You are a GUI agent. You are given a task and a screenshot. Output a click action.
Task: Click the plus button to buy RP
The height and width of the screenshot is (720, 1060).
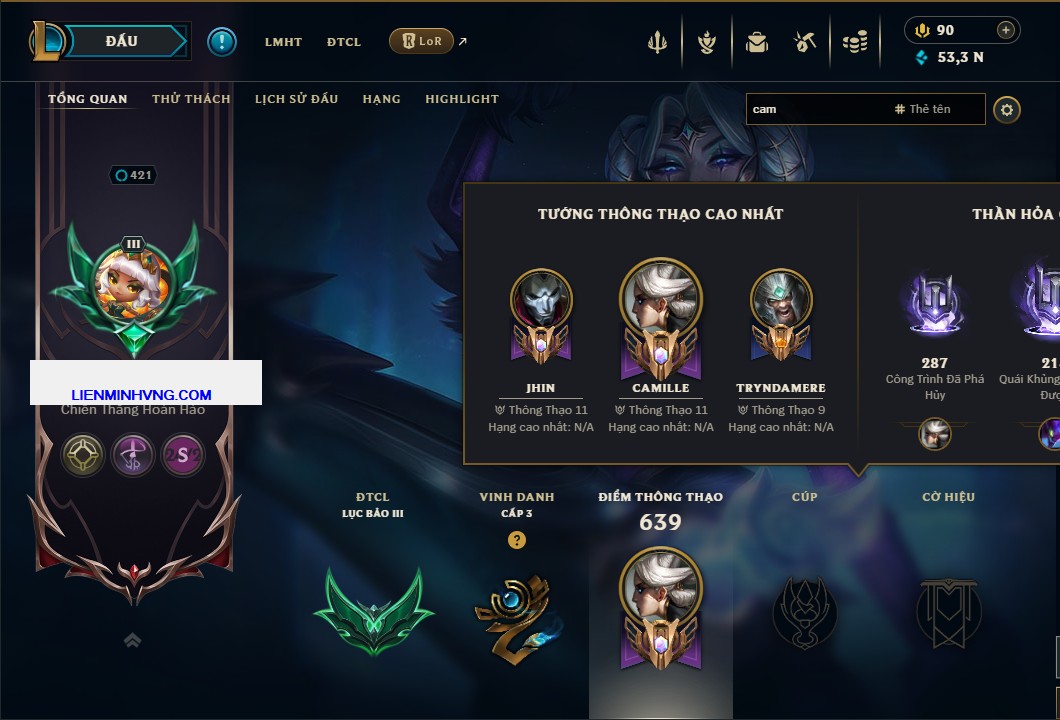pos(1006,30)
